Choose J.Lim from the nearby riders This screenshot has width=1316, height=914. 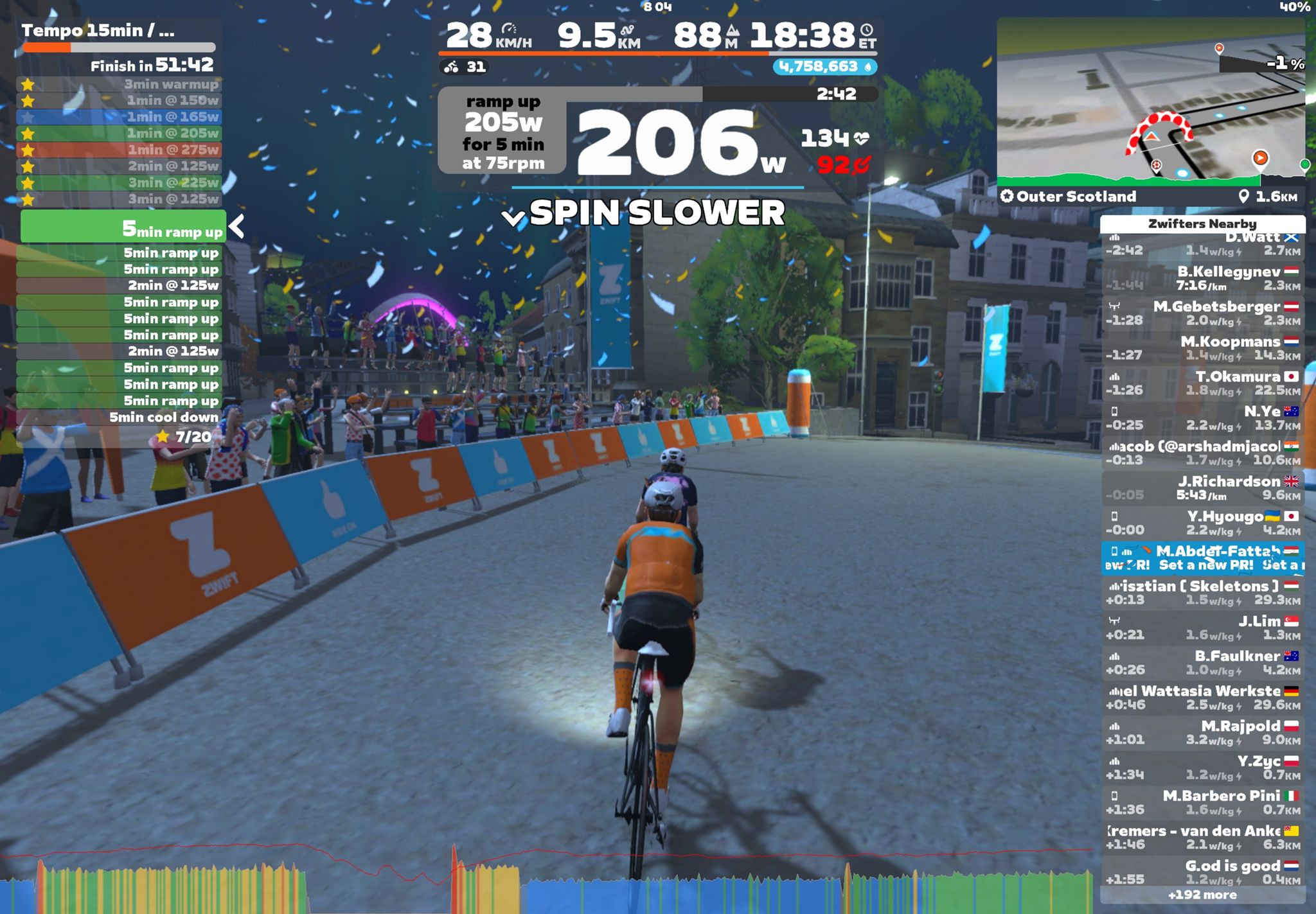(1202, 628)
